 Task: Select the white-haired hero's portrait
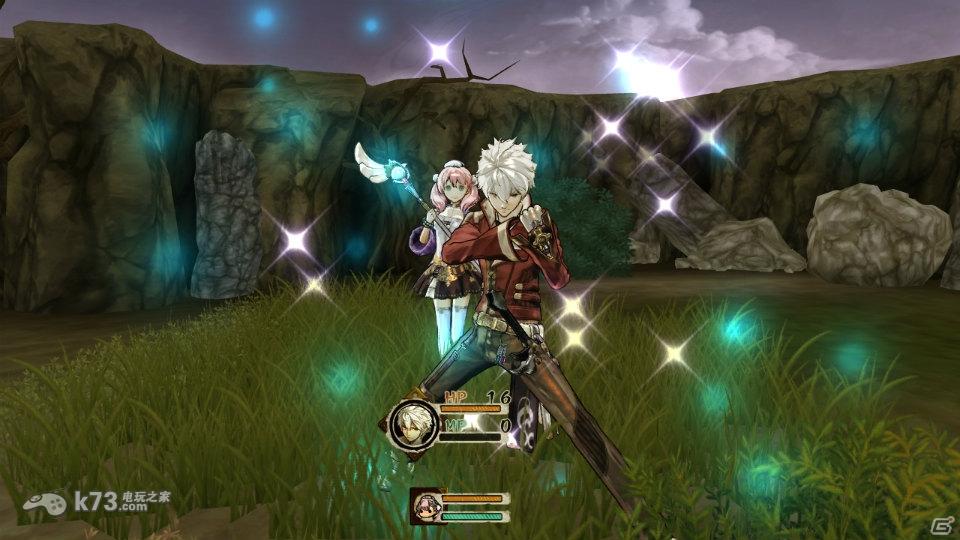point(413,423)
